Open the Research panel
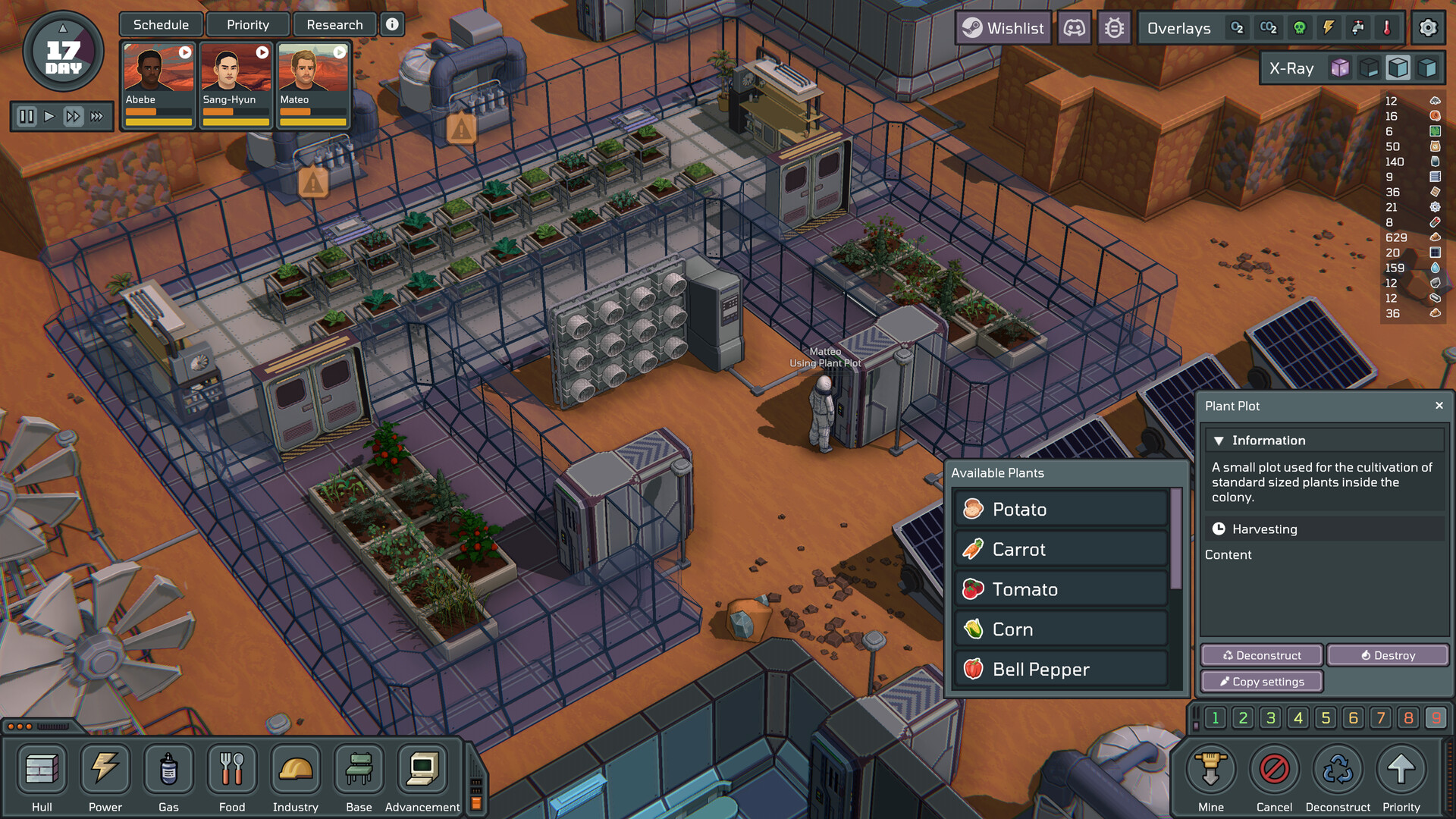Image resolution: width=1456 pixels, height=819 pixels. 334,25
